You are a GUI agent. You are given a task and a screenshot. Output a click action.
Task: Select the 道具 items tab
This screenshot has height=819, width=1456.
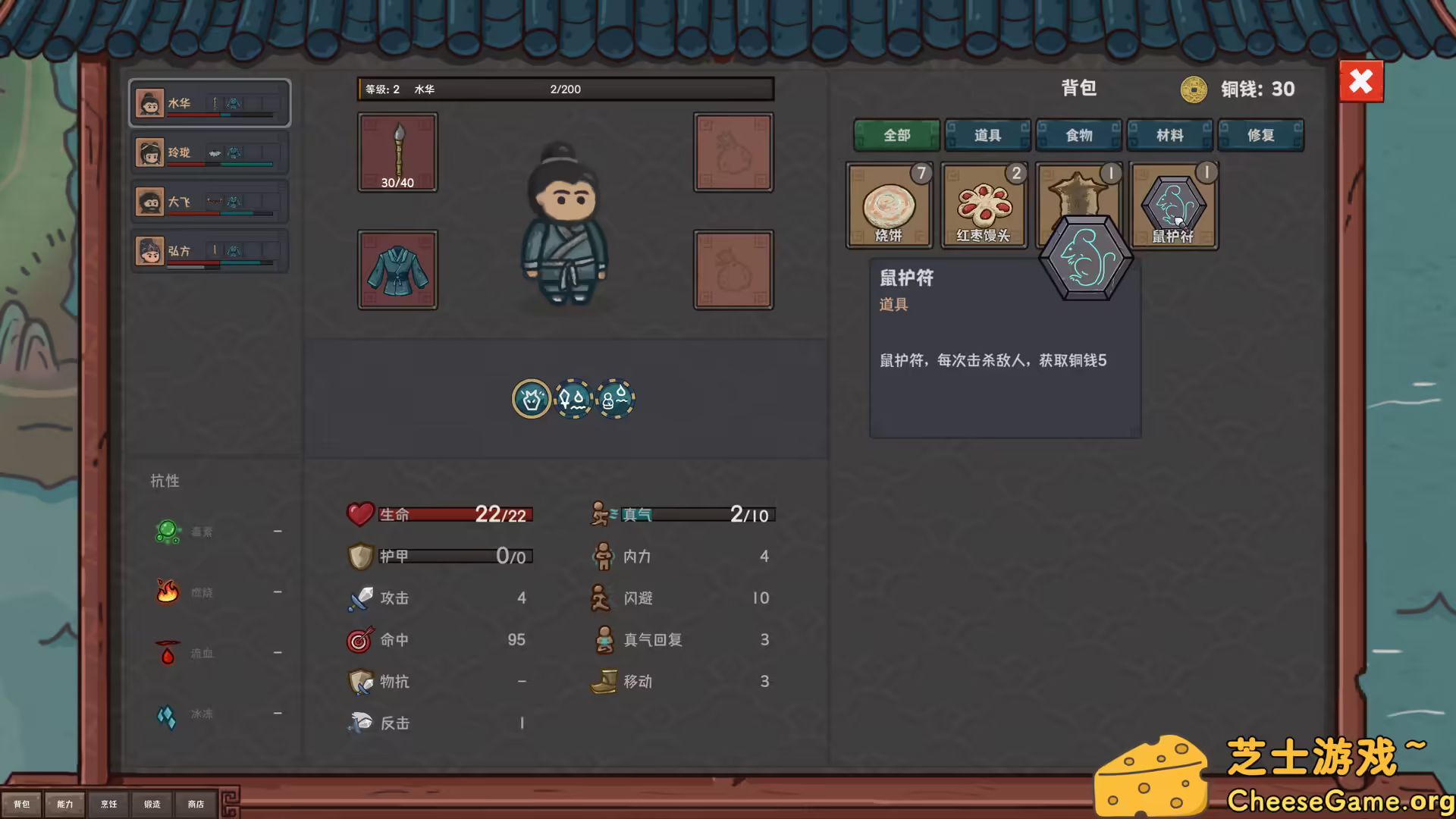[x=987, y=135]
